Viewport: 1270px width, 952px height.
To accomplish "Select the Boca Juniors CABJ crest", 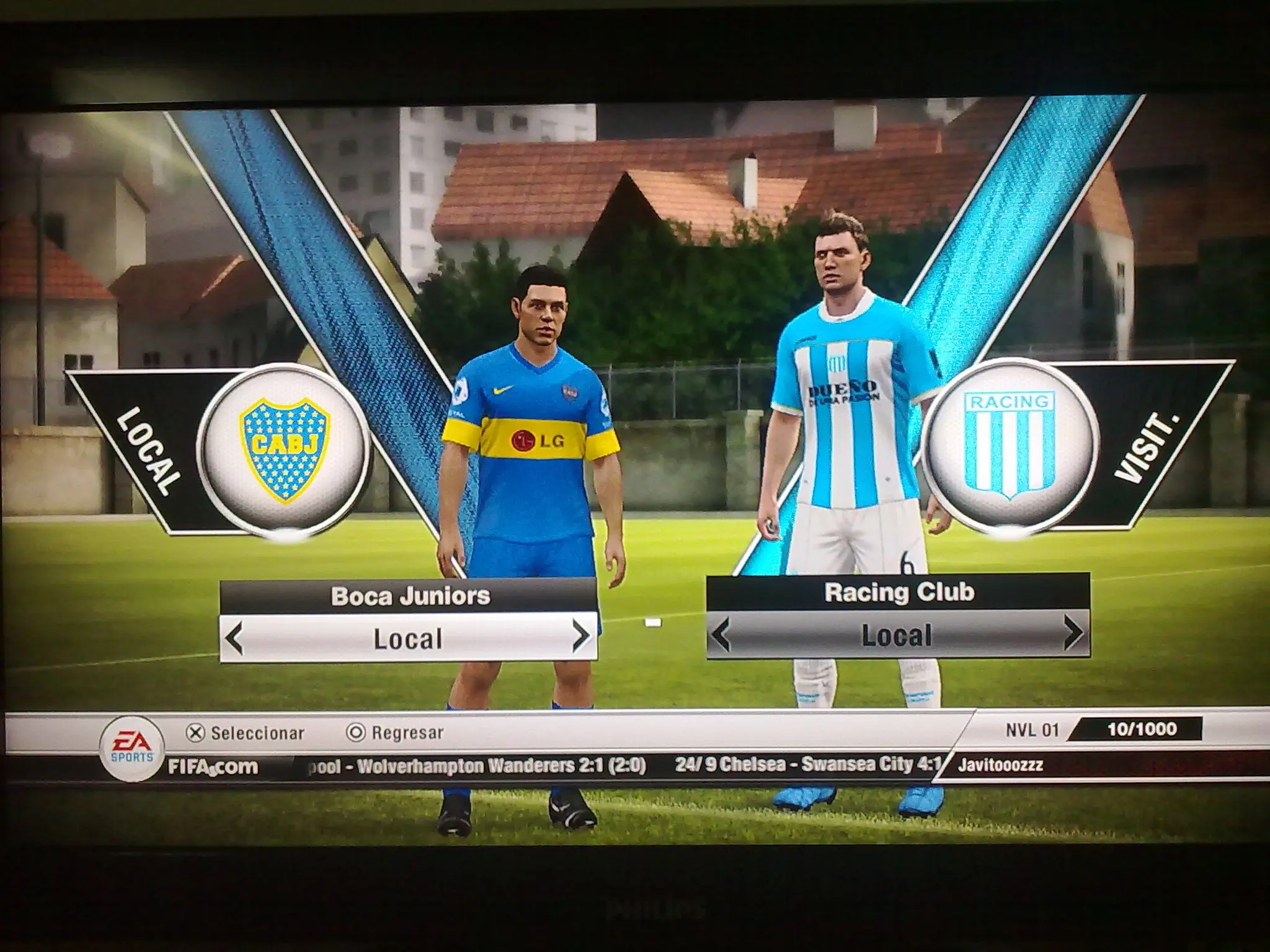I will [286, 449].
